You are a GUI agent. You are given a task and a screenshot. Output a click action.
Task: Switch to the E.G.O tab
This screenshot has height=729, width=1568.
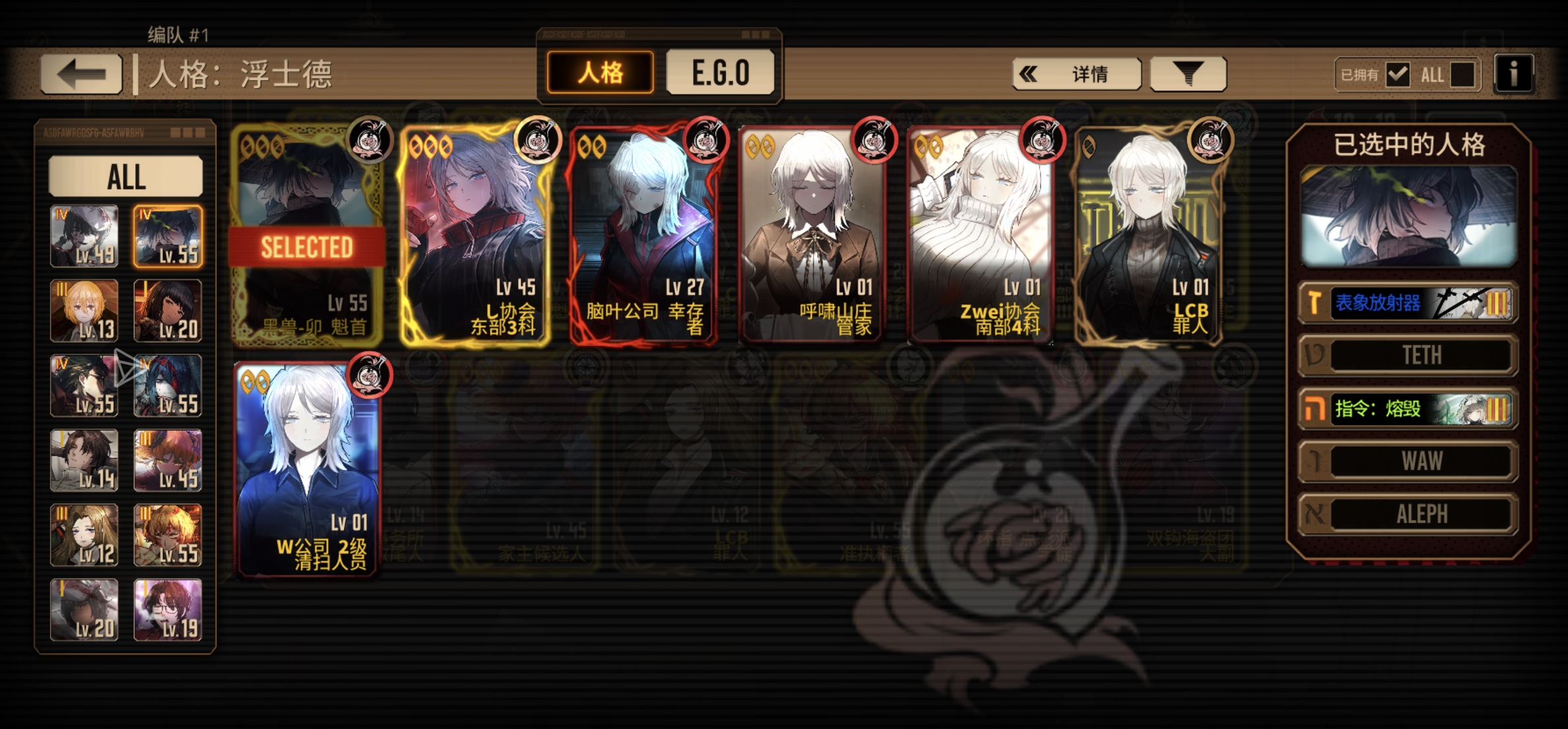coord(719,73)
